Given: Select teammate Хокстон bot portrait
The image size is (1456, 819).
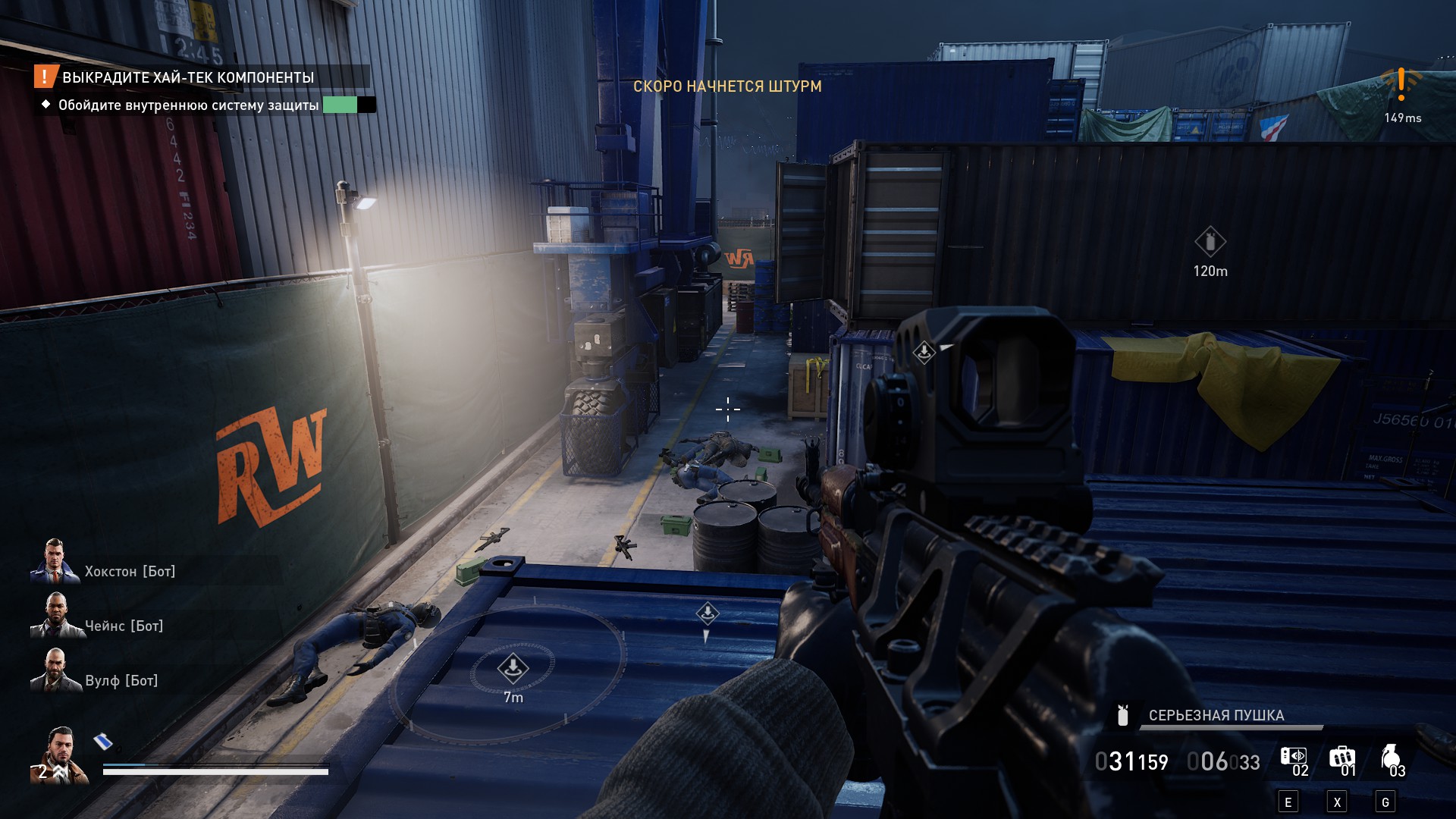Looking at the screenshot, I should pyautogui.click(x=54, y=563).
